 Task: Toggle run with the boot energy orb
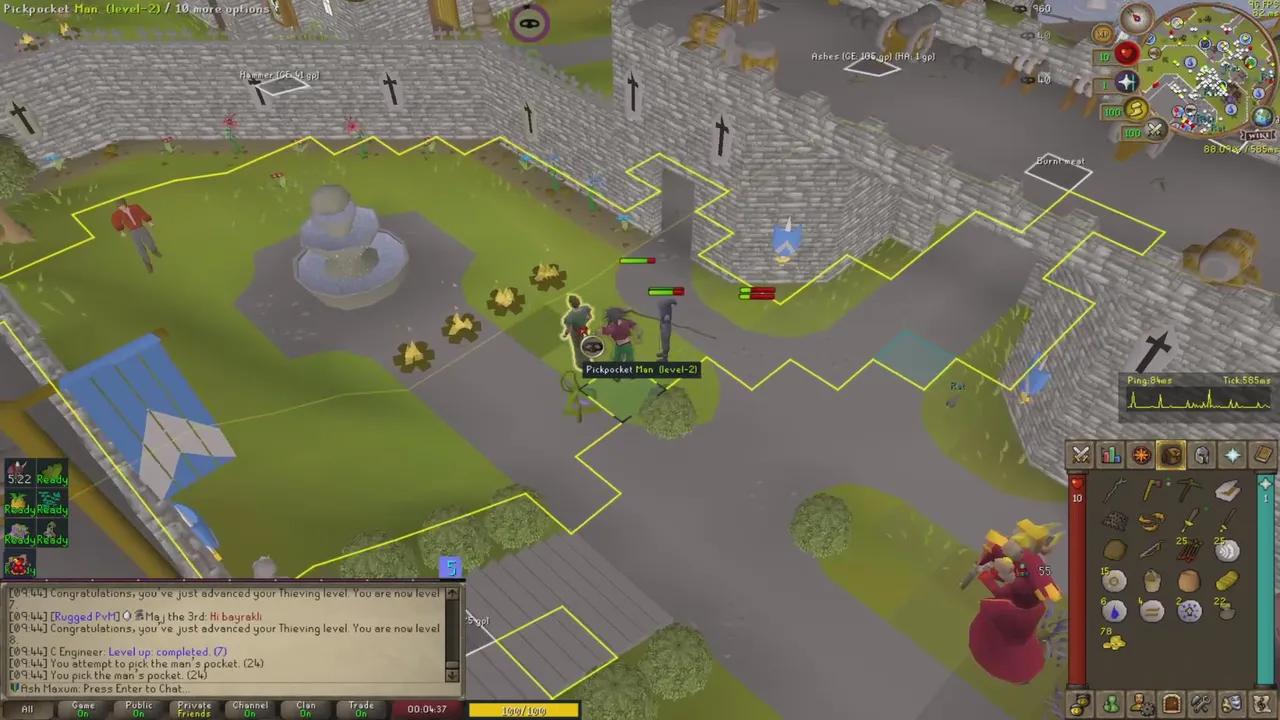click(x=1136, y=110)
